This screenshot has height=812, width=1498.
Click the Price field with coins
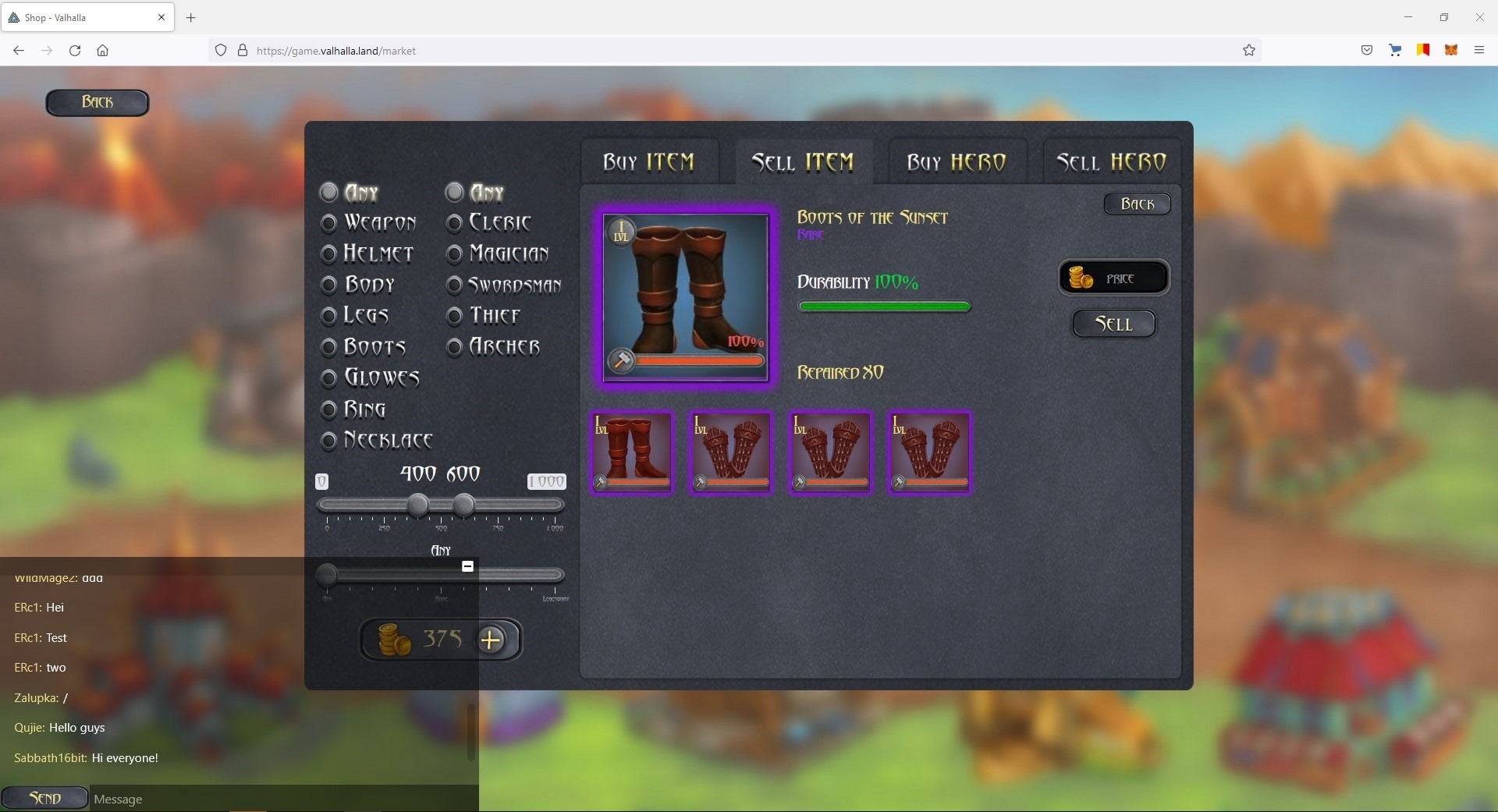[1113, 278]
